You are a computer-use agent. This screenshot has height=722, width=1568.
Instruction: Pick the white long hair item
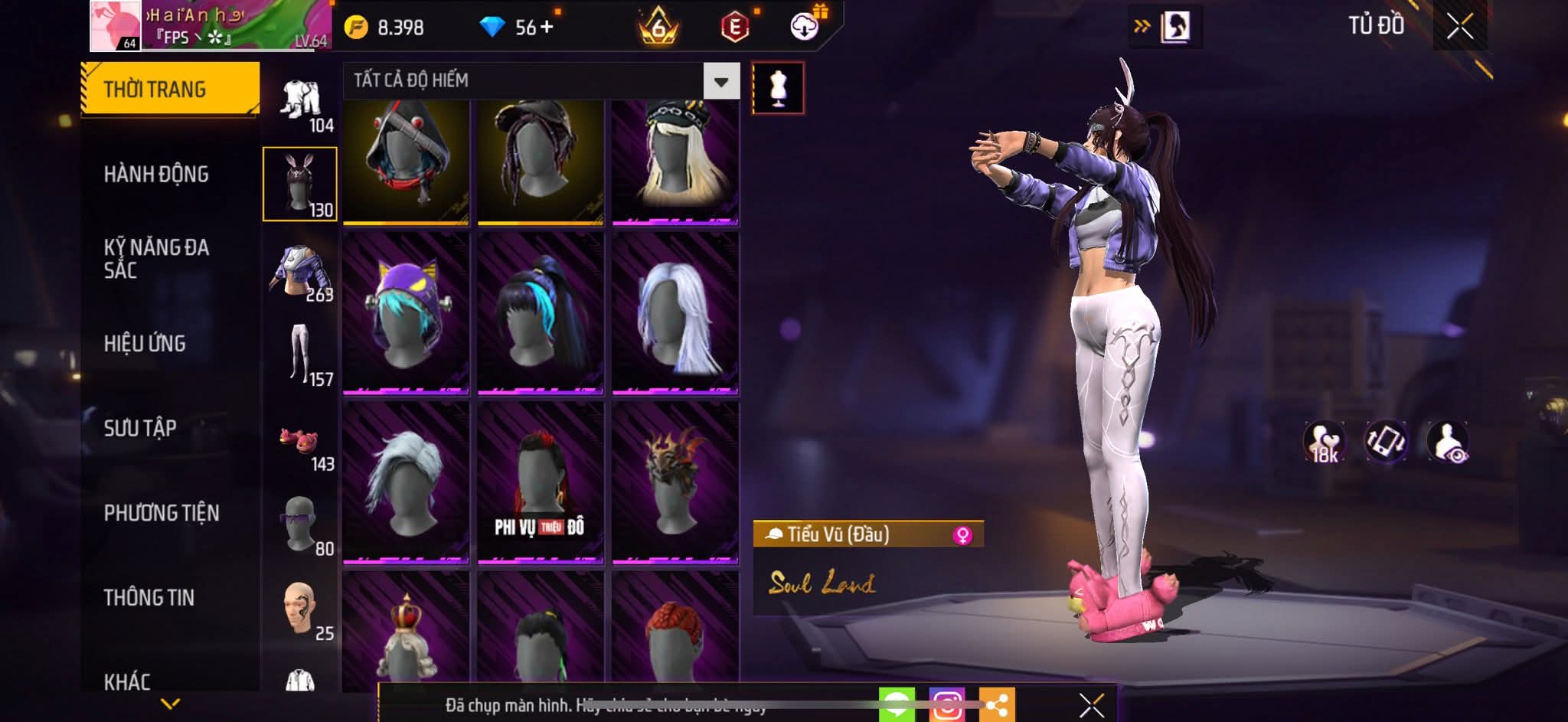675,312
